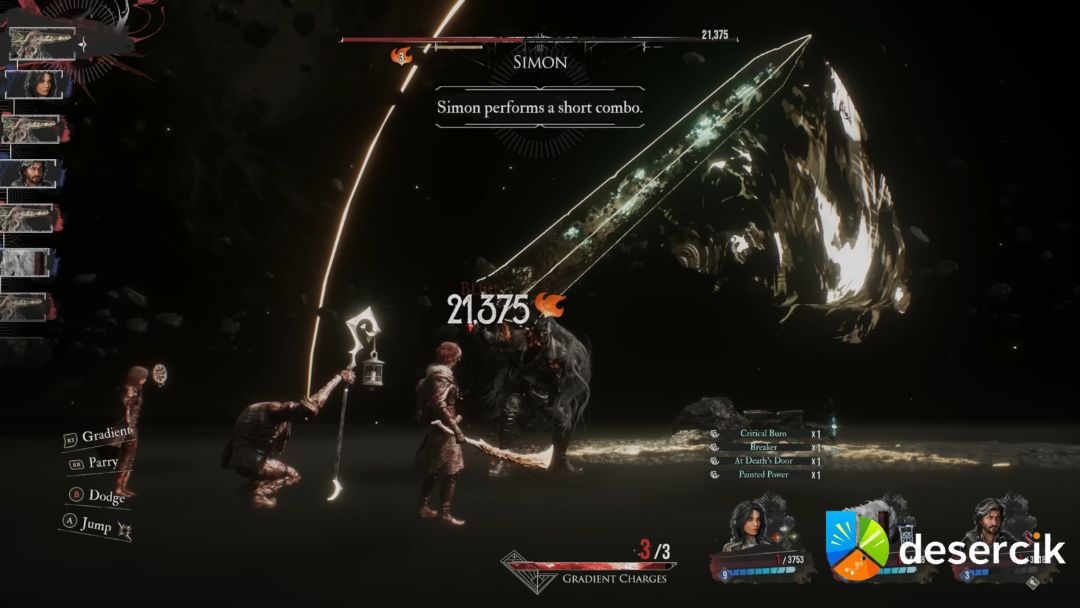Select Simon's current-turn portrait in turn order
This screenshot has height=608, width=1080.
pyautogui.click(x=42, y=43)
